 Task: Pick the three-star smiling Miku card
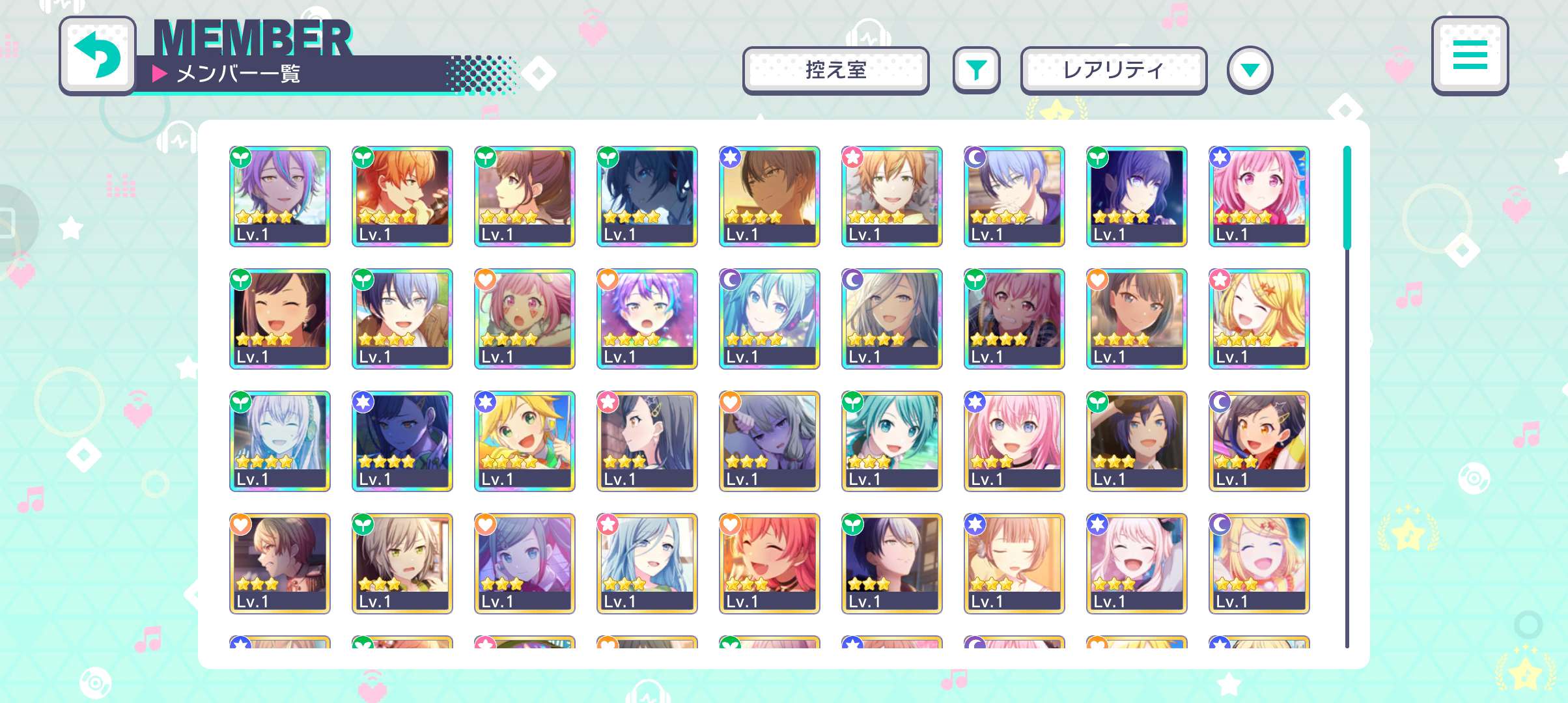(x=891, y=441)
